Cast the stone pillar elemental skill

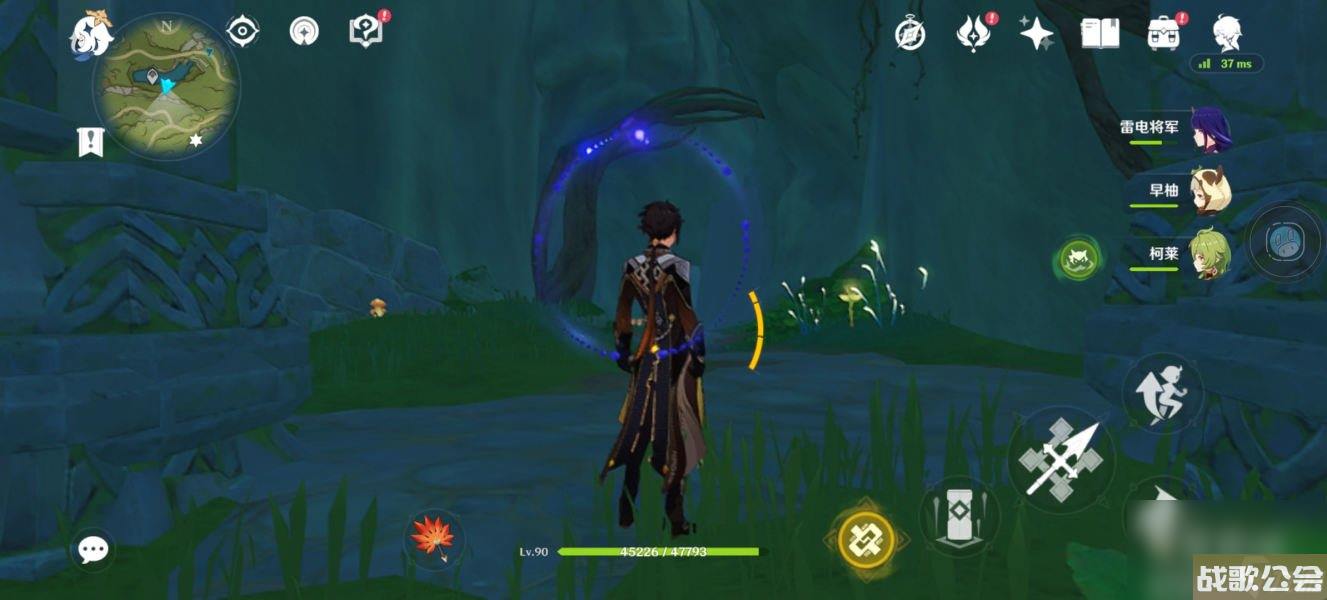coord(960,516)
